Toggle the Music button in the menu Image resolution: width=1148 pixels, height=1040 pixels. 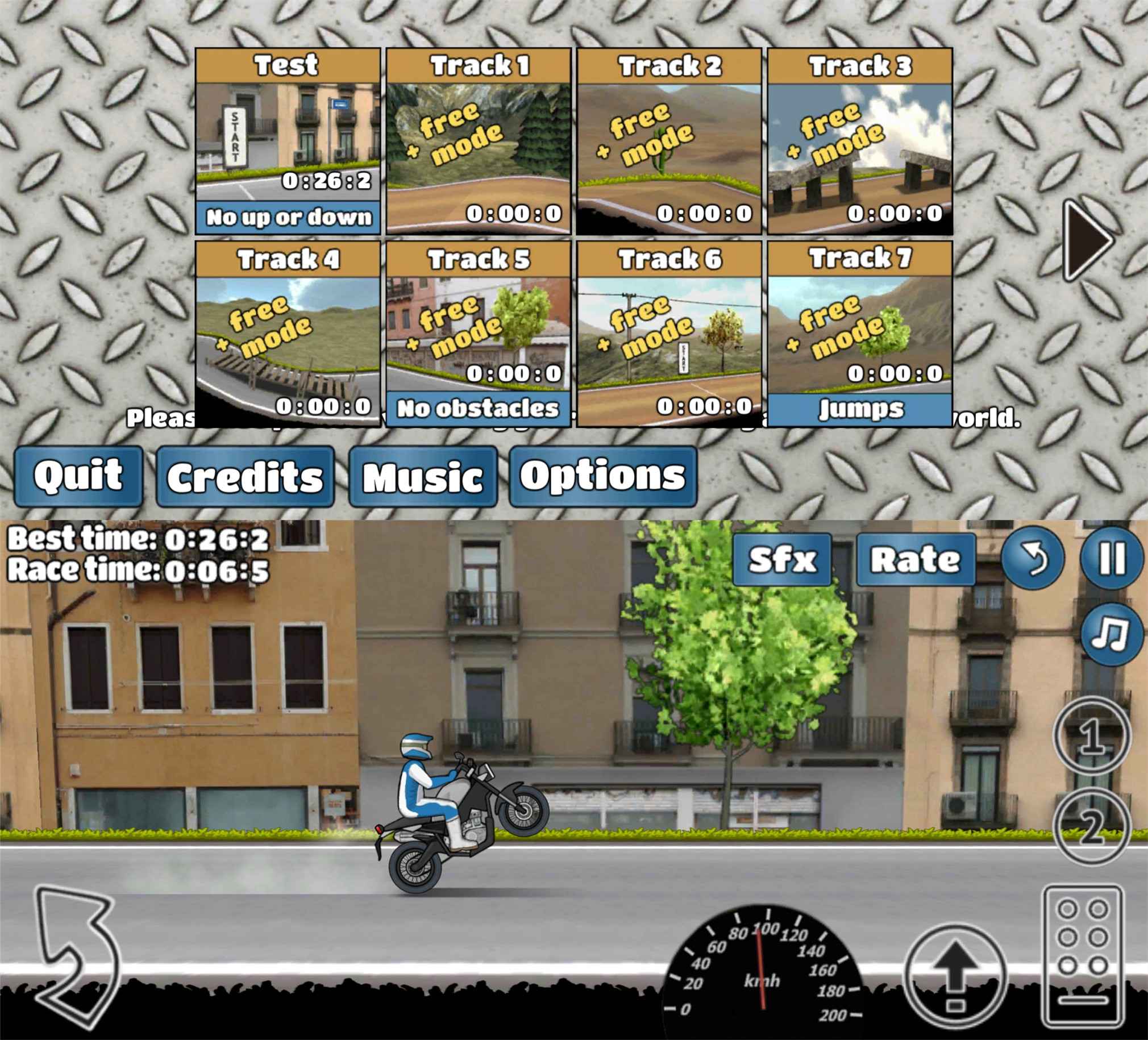pyautogui.click(x=423, y=477)
